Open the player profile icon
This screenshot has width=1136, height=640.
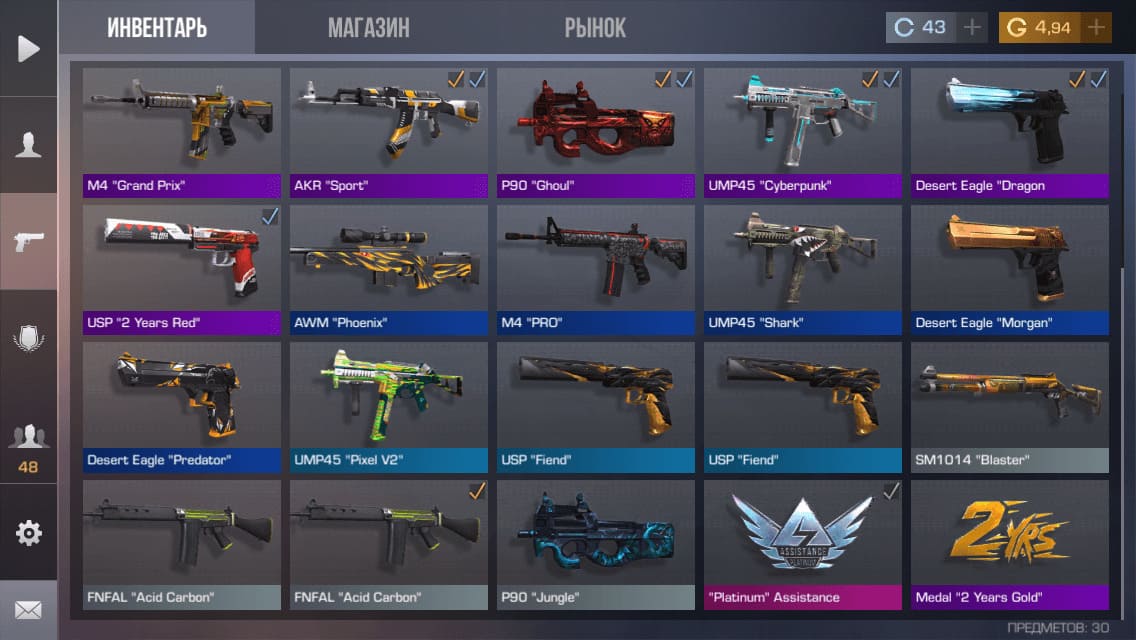tap(28, 145)
